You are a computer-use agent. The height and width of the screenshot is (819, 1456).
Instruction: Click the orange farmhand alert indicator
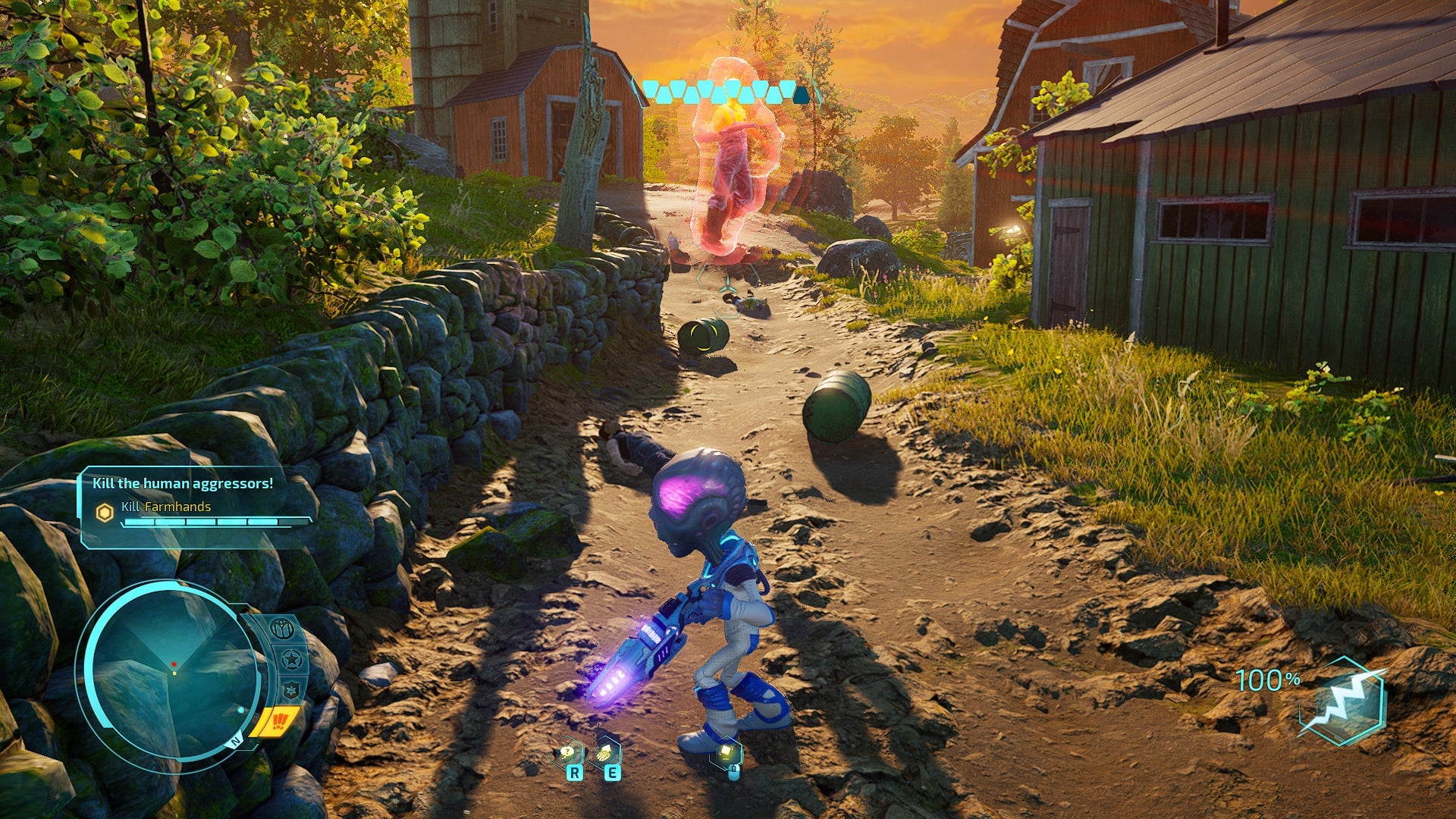coord(280,720)
